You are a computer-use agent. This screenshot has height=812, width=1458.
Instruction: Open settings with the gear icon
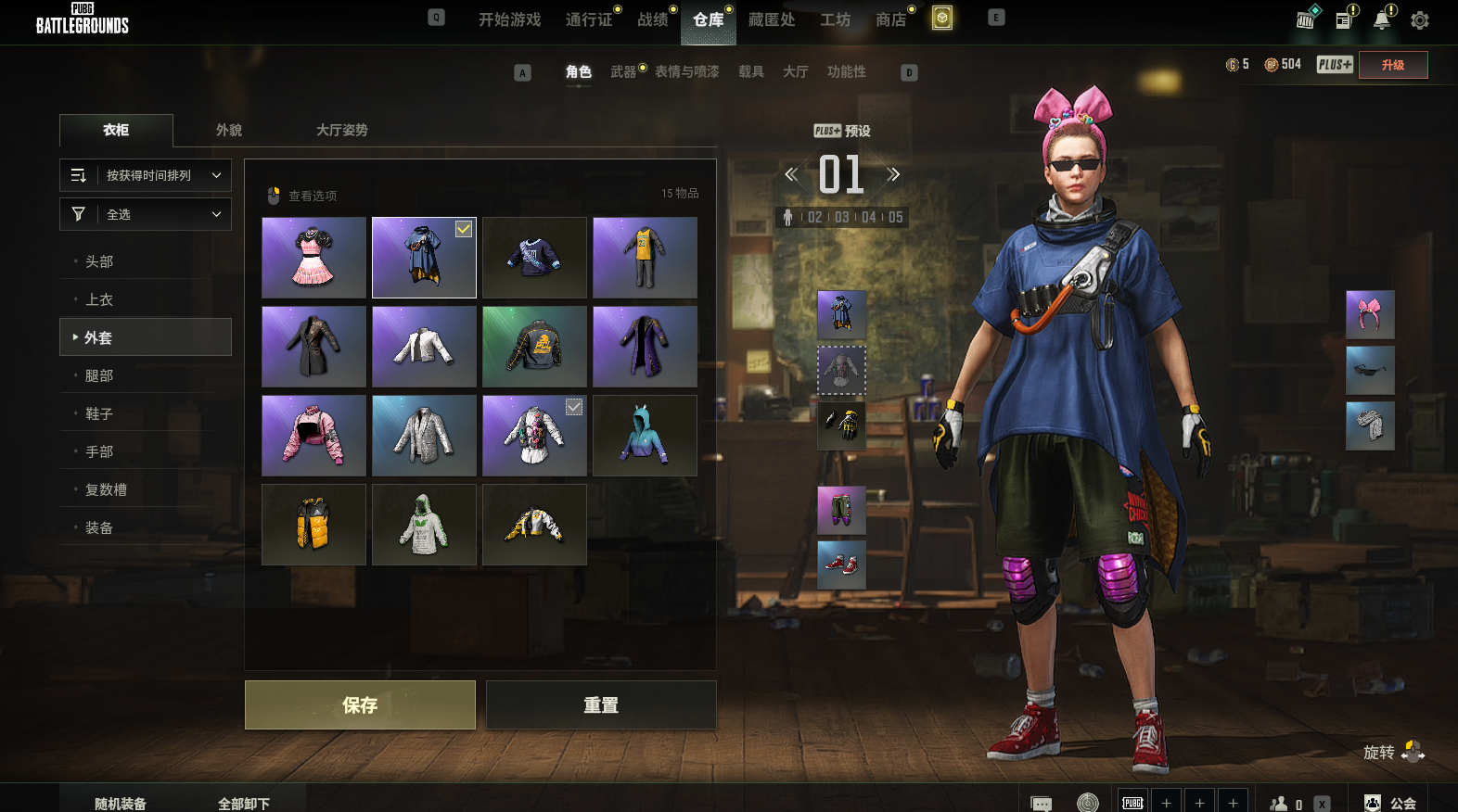click(1419, 19)
